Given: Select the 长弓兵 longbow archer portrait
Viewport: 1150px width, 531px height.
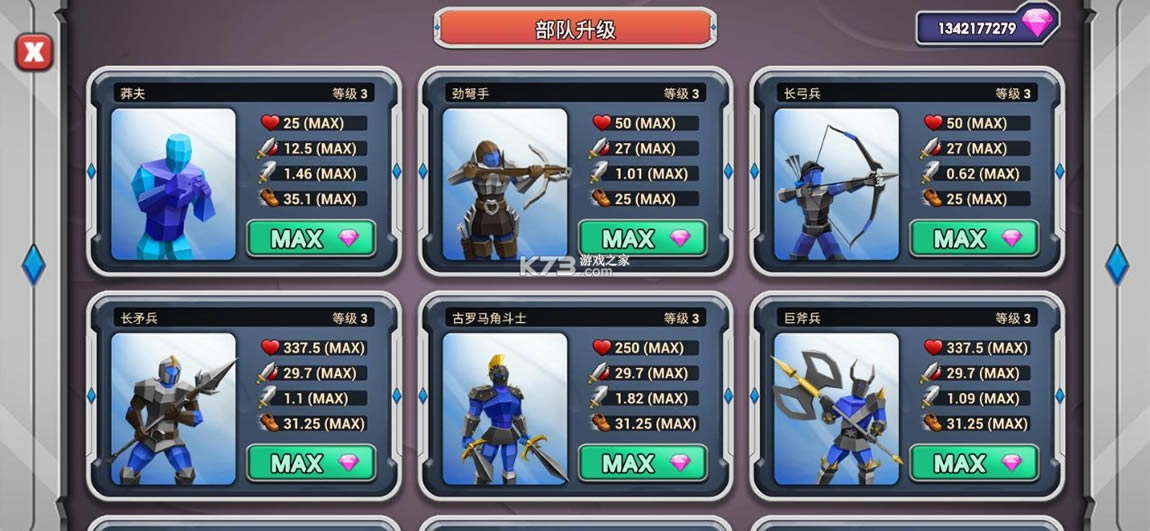Looking at the screenshot, I should pyautogui.click(x=836, y=184).
